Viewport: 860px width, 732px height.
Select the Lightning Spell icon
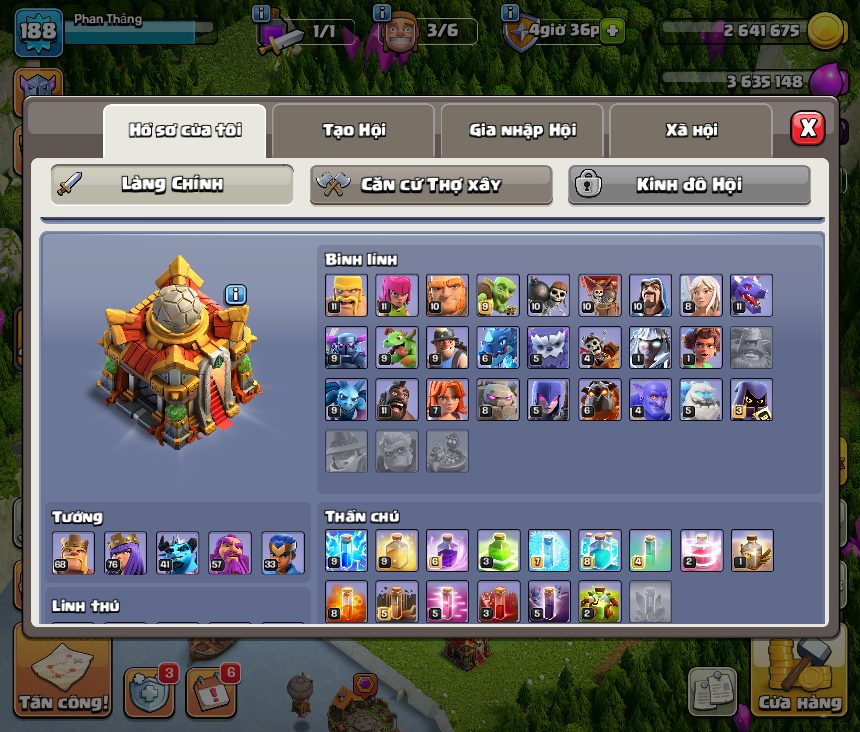pyautogui.click(x=346, y=551)
